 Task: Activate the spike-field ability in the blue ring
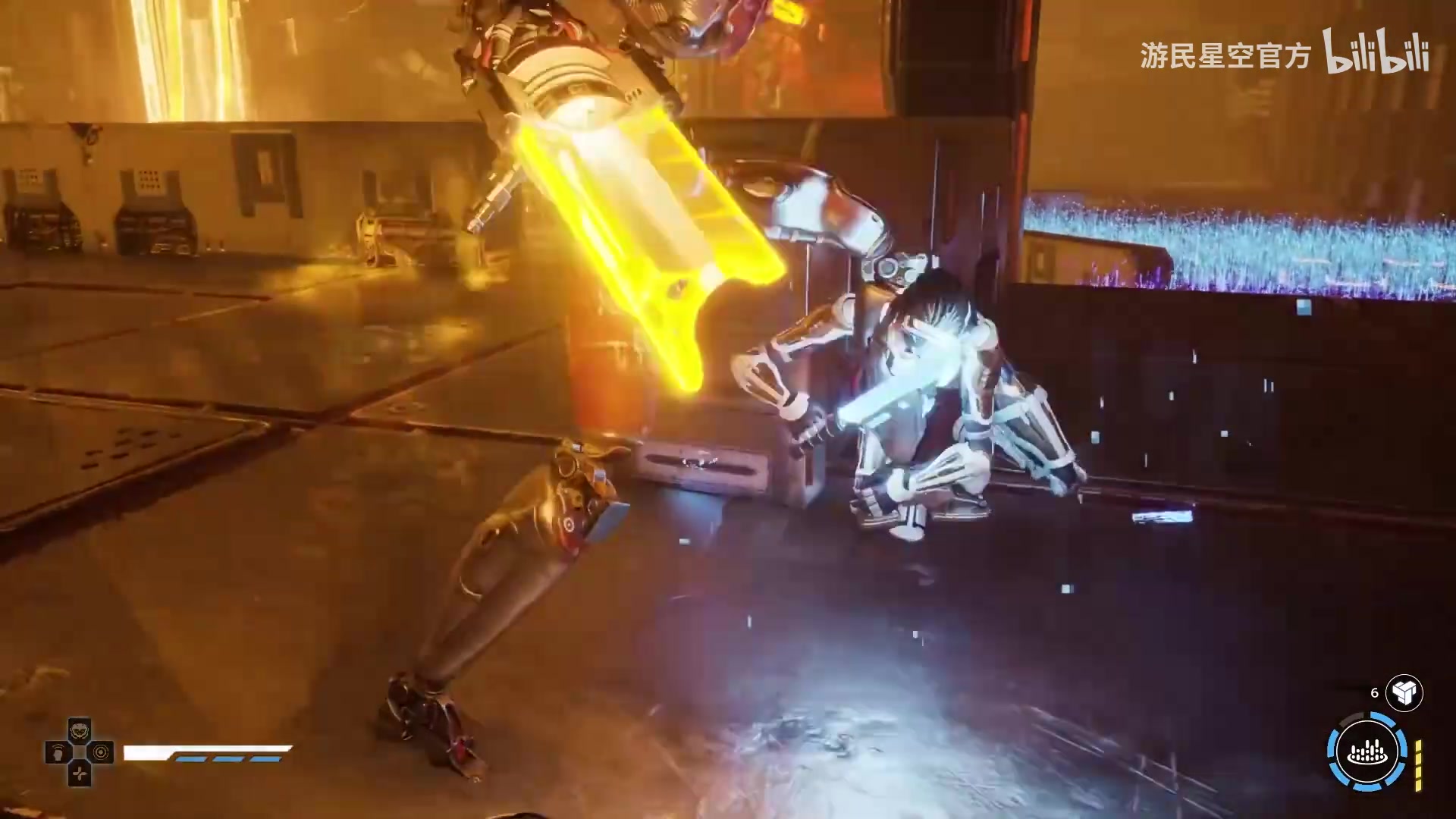1367,752
